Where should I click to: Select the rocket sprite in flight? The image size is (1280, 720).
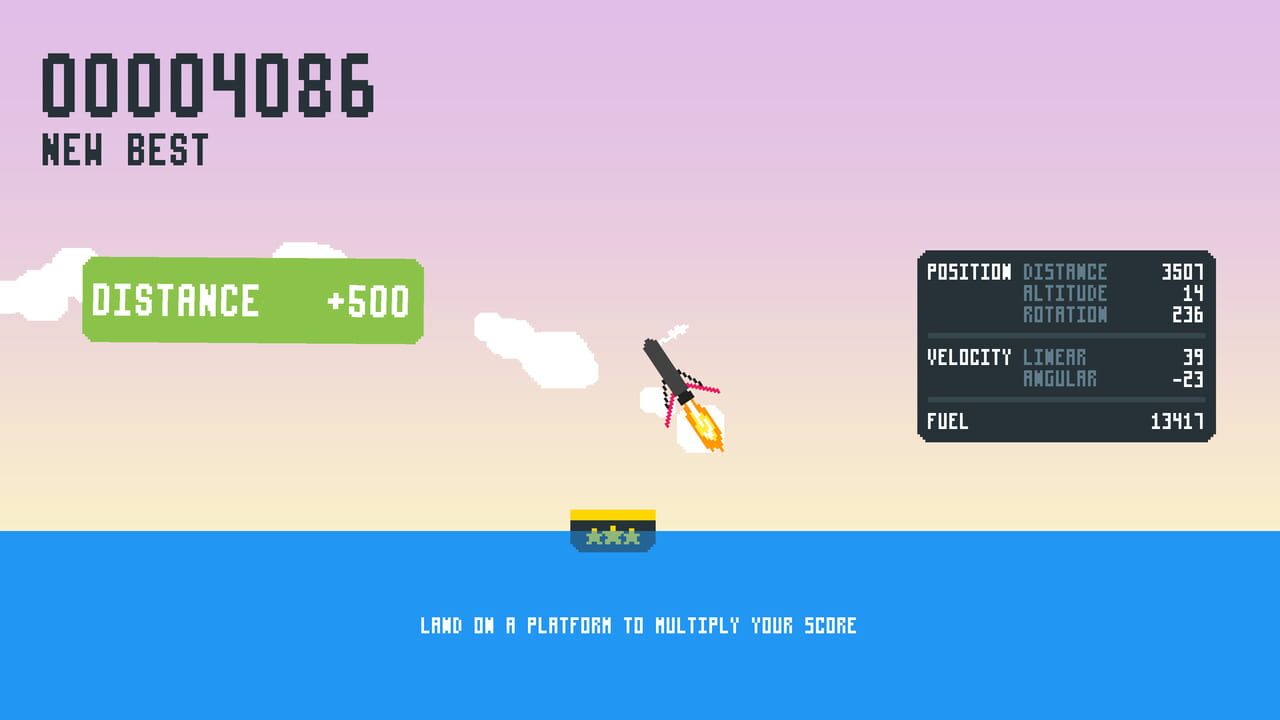point(670,370)
